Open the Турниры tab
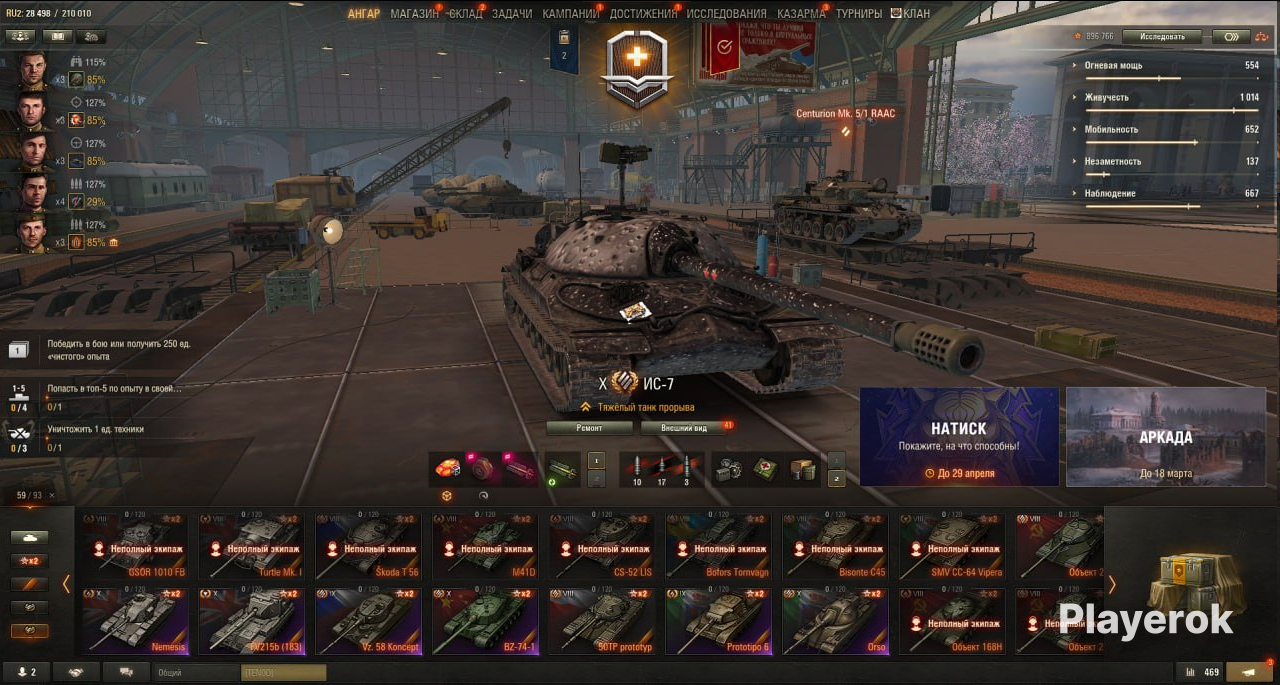Screen dimensions: 1280x685 (x=859, y=14)
